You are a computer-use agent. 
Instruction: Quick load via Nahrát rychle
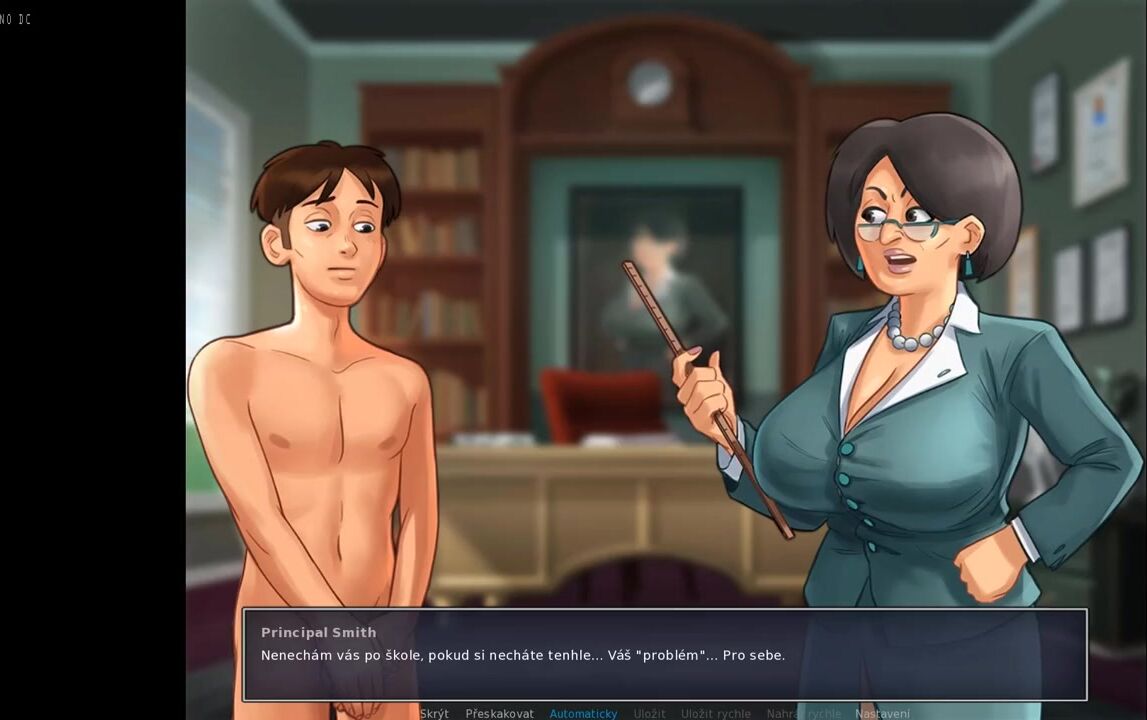tap(803, 713)
